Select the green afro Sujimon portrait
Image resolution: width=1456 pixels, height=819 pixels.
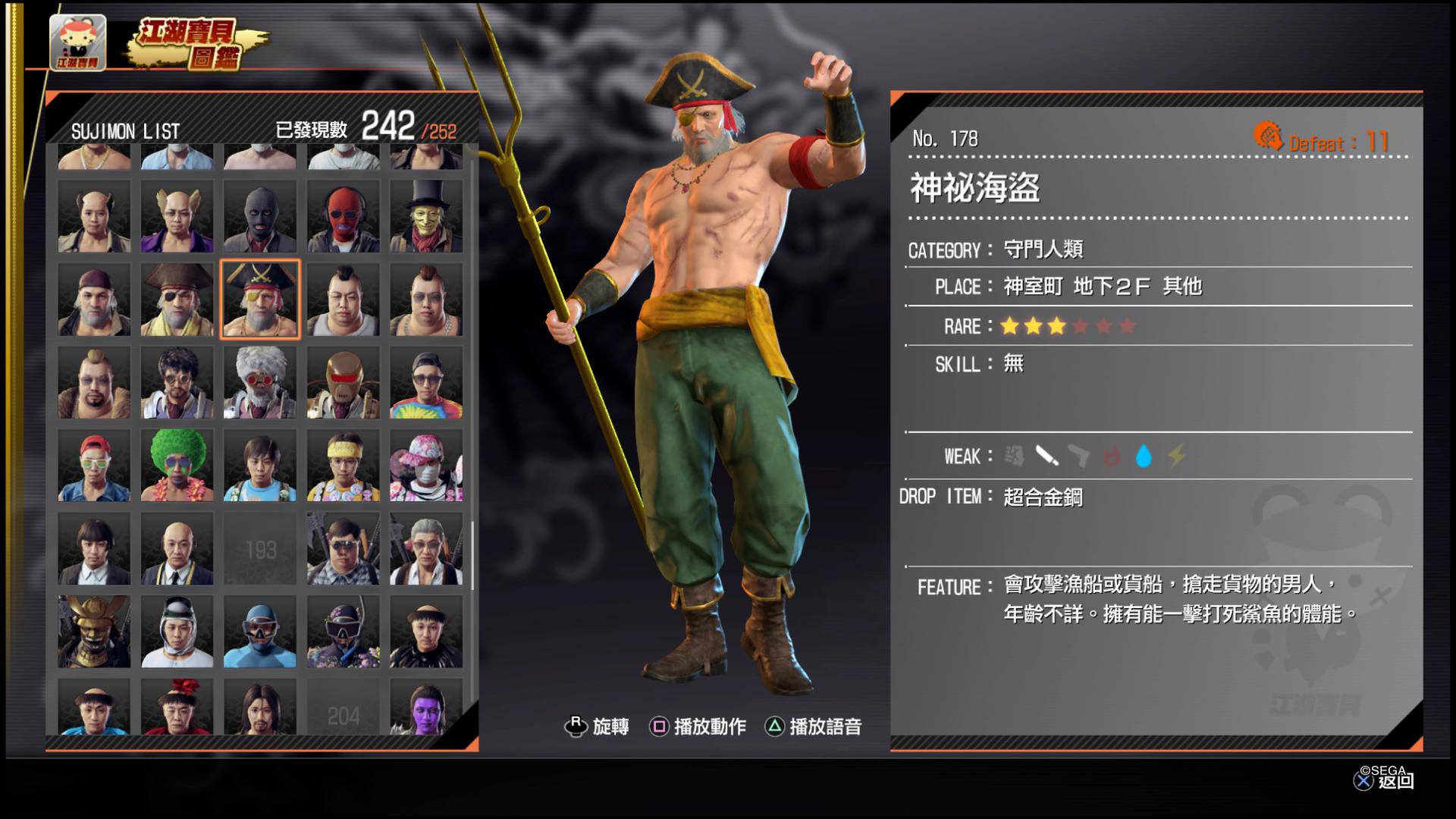(x=177, y=466)
